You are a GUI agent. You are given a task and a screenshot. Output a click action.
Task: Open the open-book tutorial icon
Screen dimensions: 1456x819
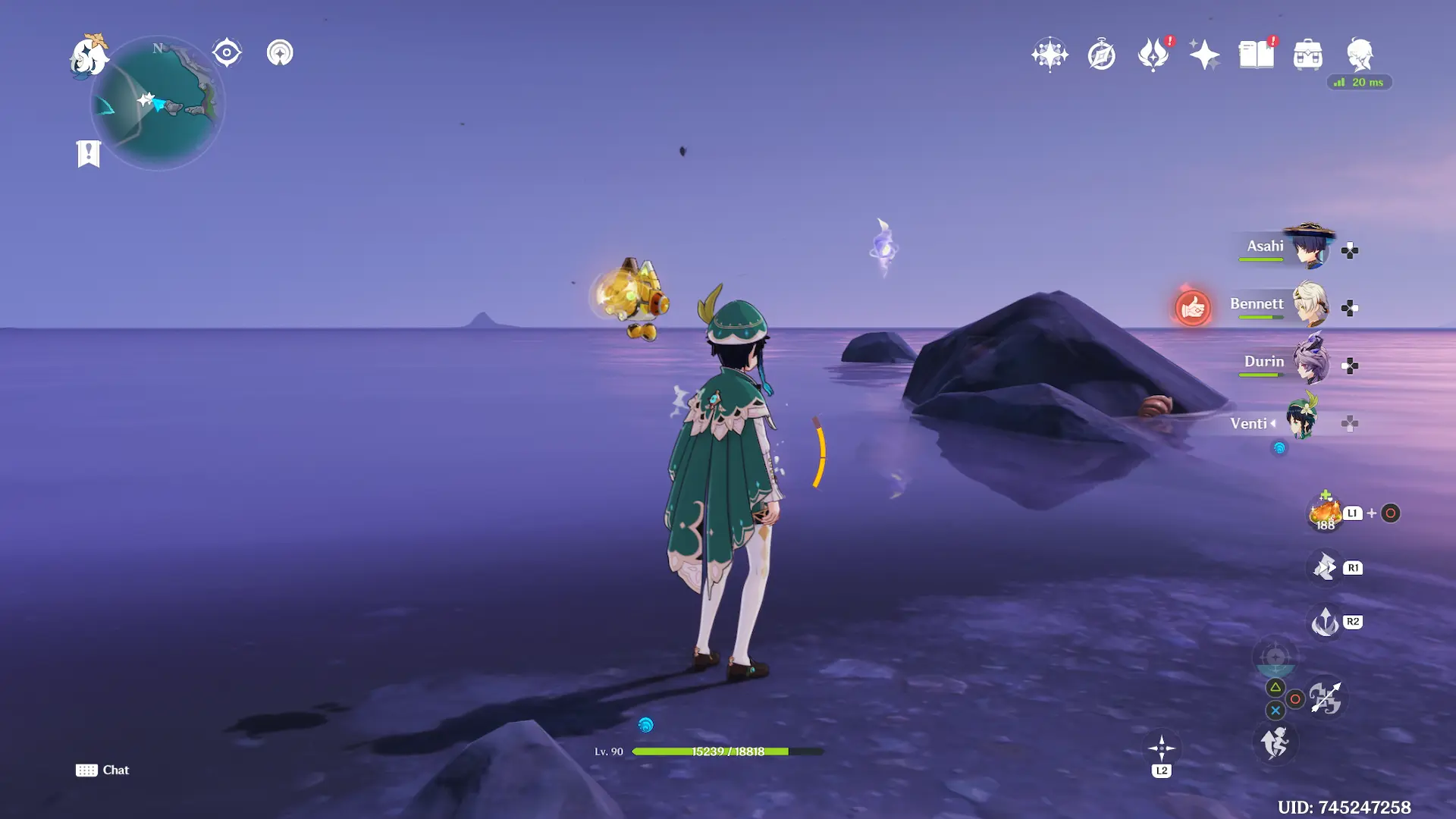pyautogui.click(x=1256, y=55)
